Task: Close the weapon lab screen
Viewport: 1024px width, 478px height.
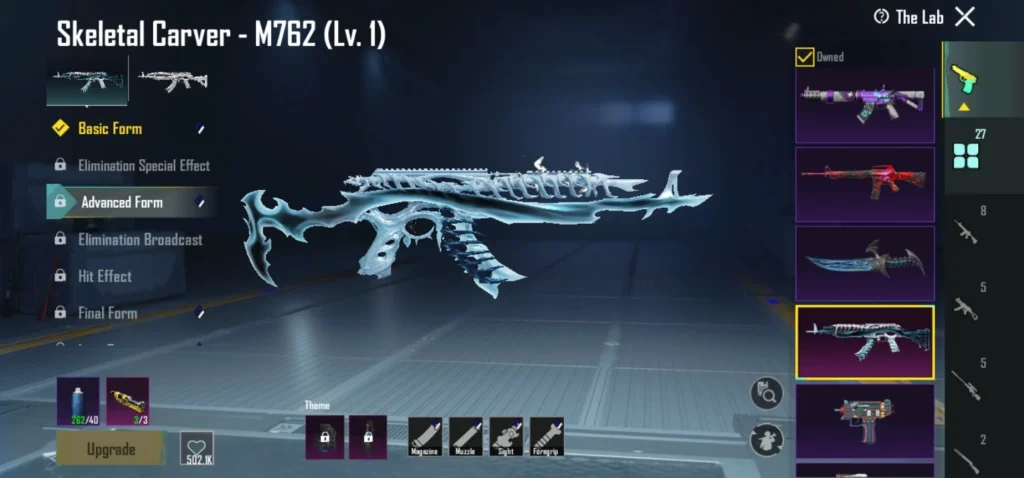Action: pyautogui.click(x=964, y=16)
